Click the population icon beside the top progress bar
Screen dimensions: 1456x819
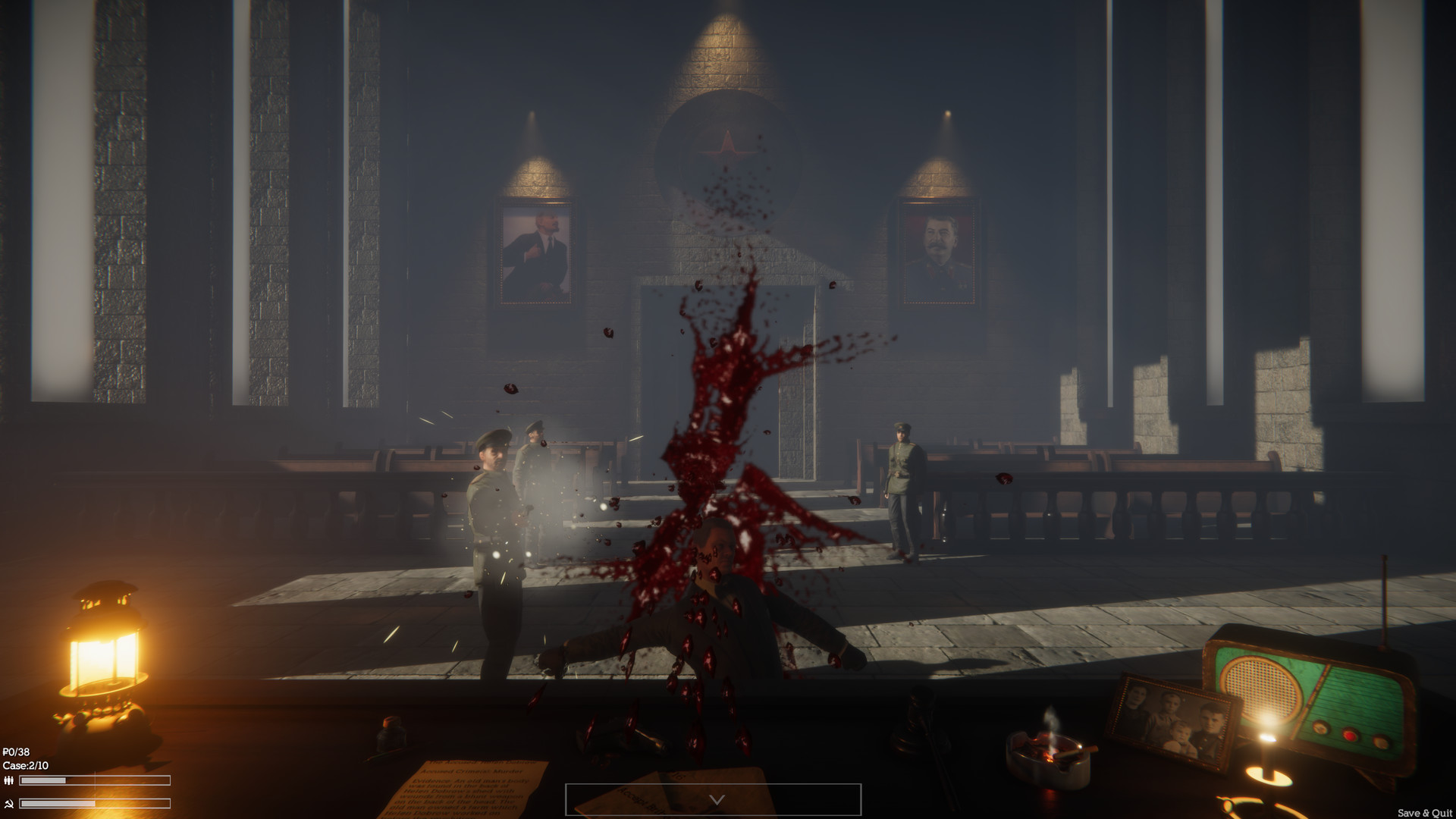[8, 780]
